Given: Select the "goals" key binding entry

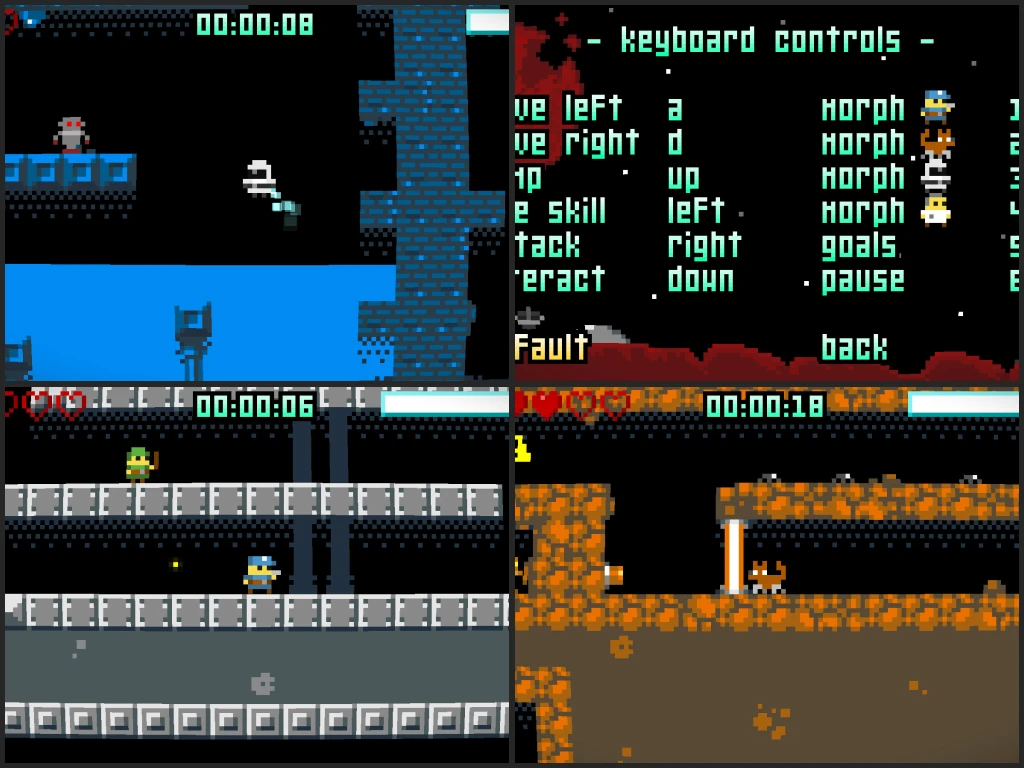Looking at the screenshot, I should [x=860, y=246].
